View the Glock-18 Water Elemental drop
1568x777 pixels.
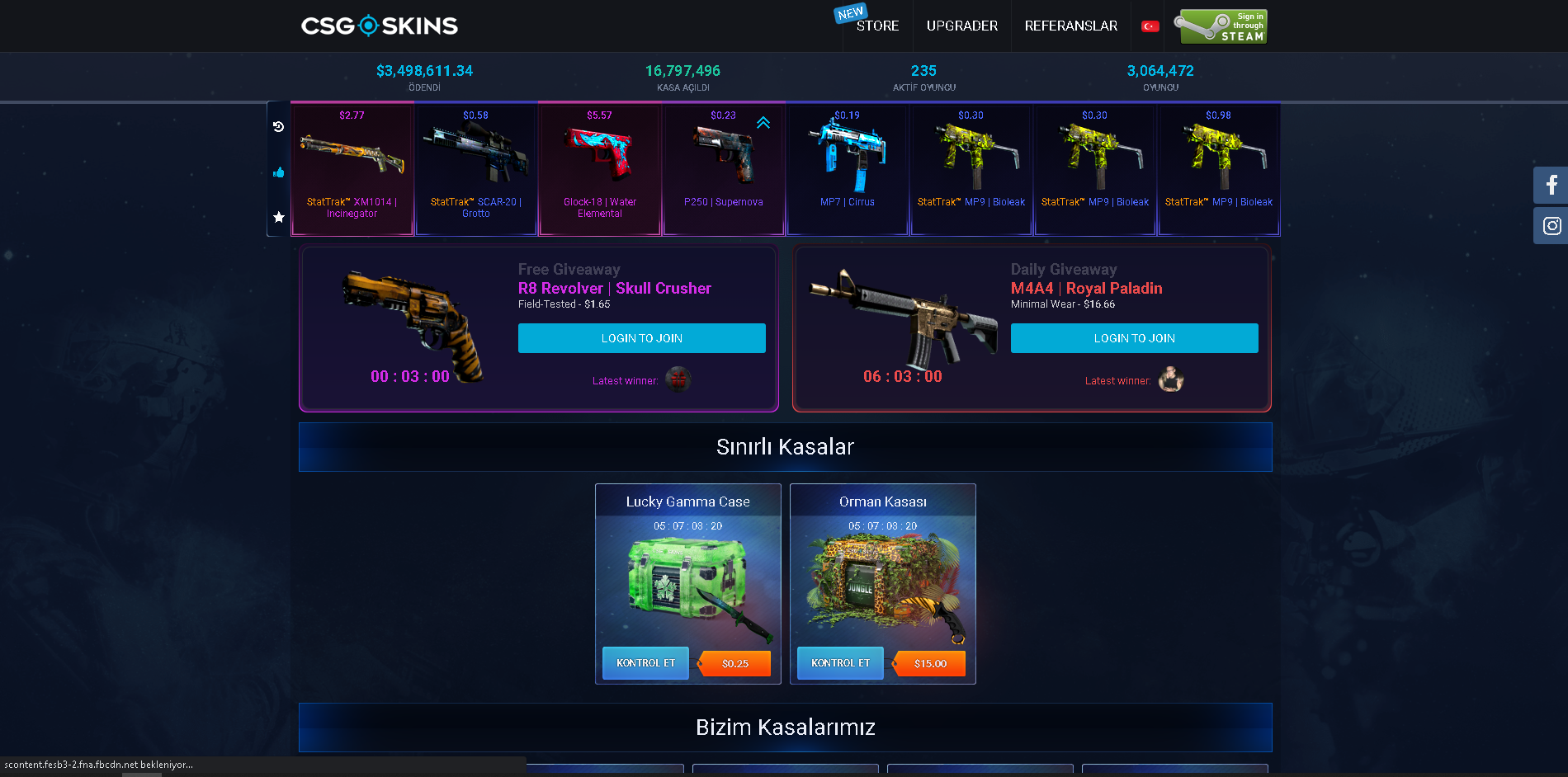click(600, 170)
